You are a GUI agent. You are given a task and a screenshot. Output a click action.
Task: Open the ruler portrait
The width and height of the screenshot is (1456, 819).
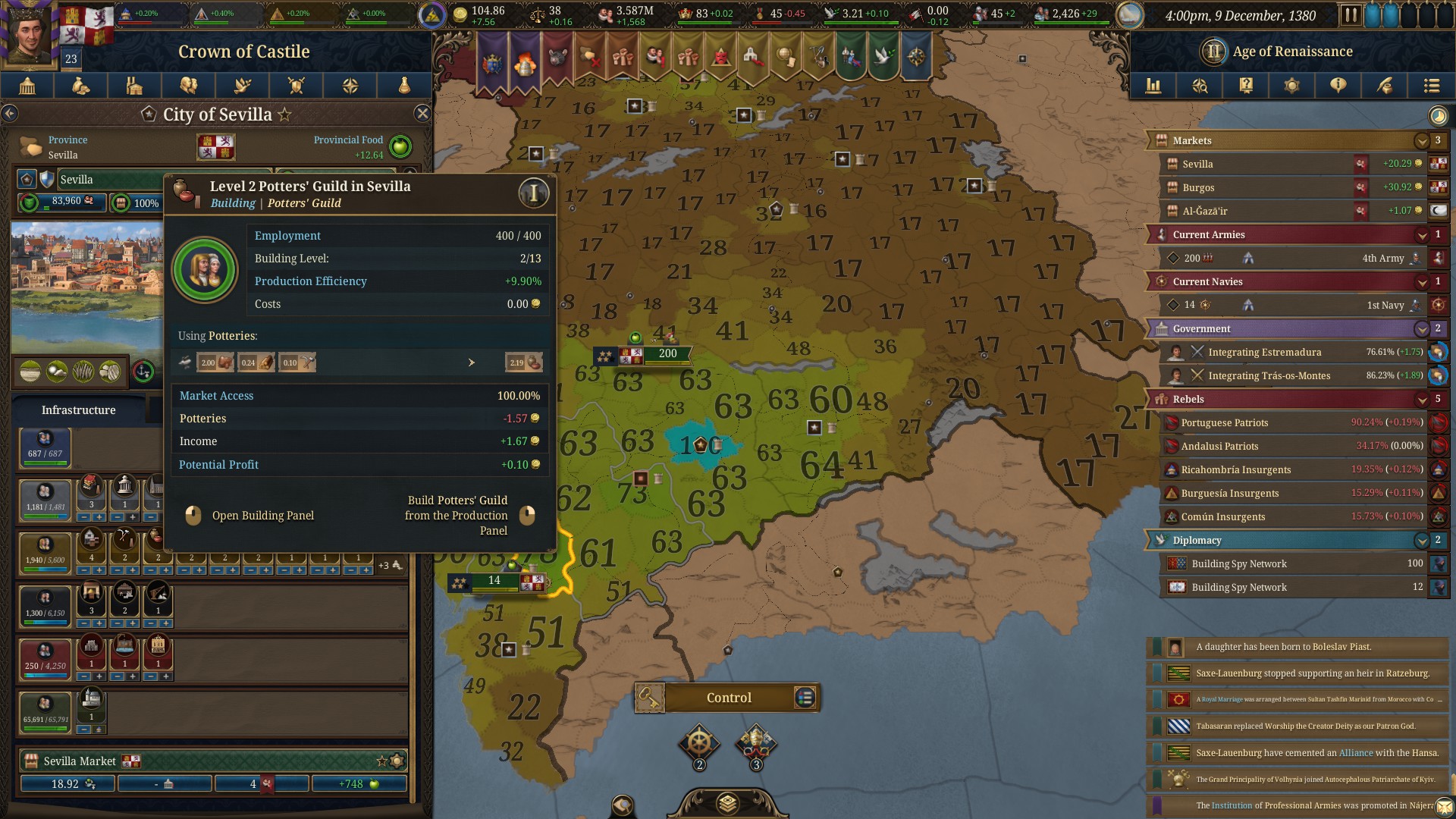30,34
